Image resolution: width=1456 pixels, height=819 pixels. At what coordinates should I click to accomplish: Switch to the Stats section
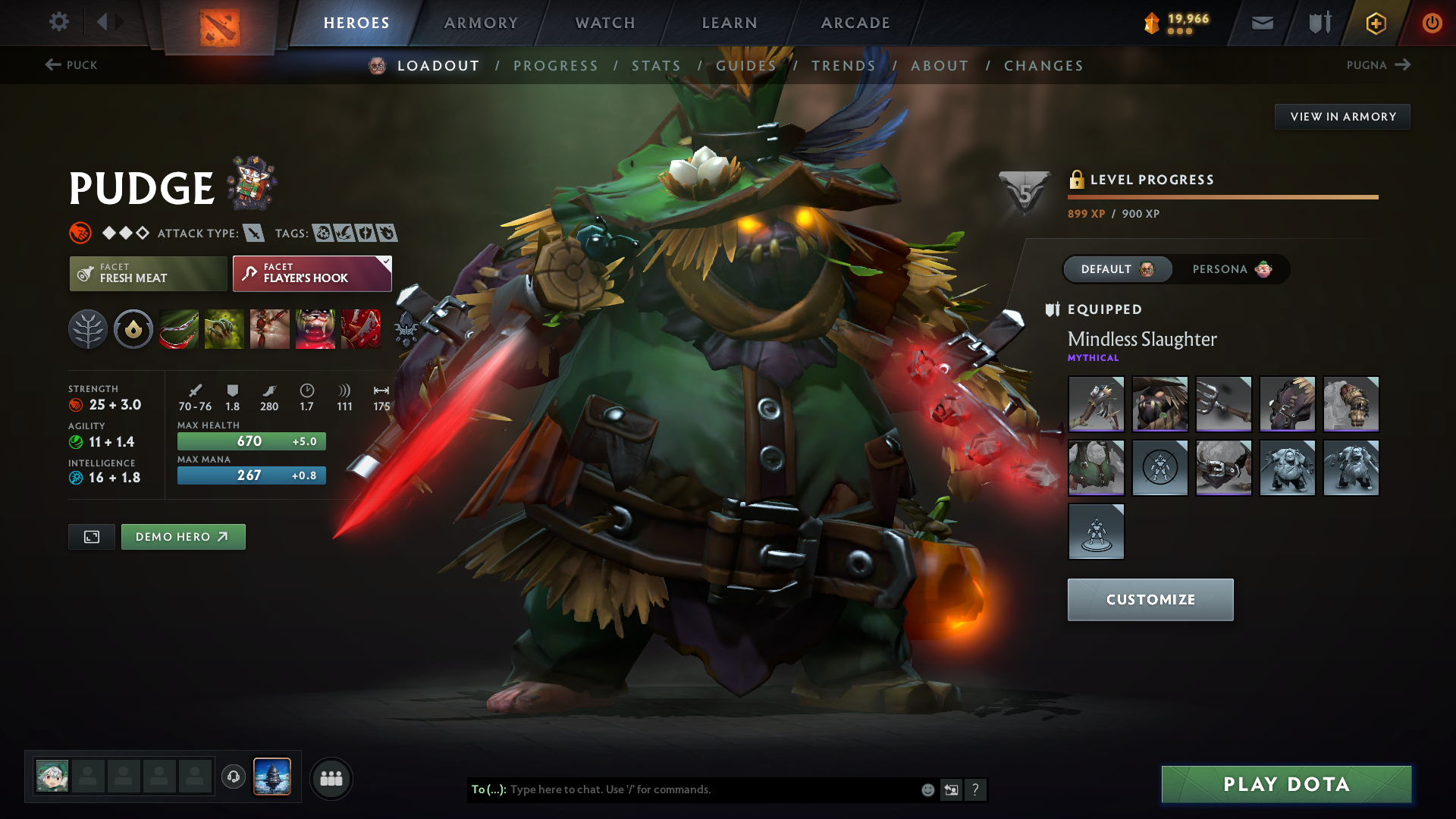tap(657, 66)
